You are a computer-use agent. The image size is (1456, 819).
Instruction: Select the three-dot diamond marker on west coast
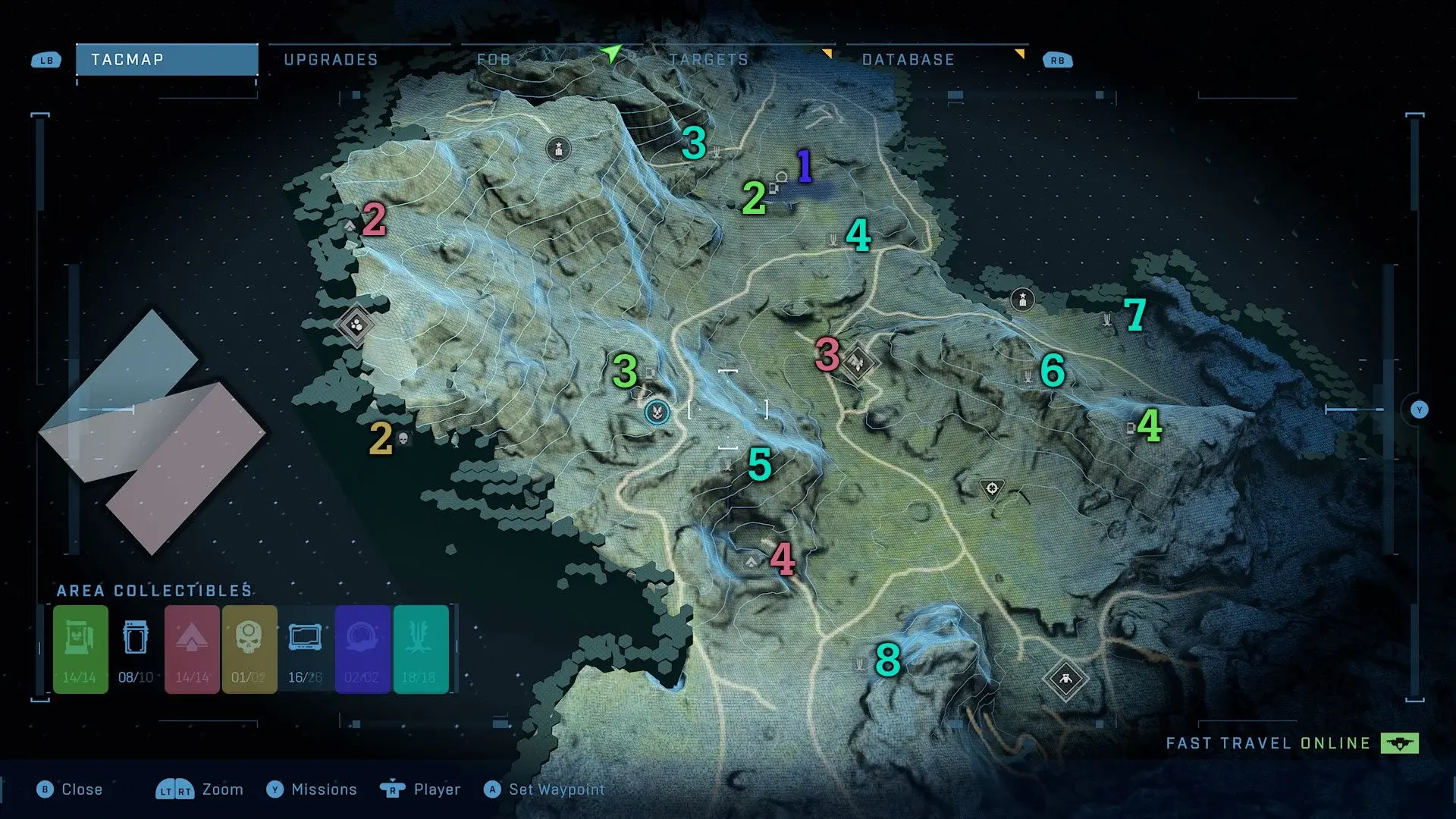pyautogui.click(x=356, y=325)
